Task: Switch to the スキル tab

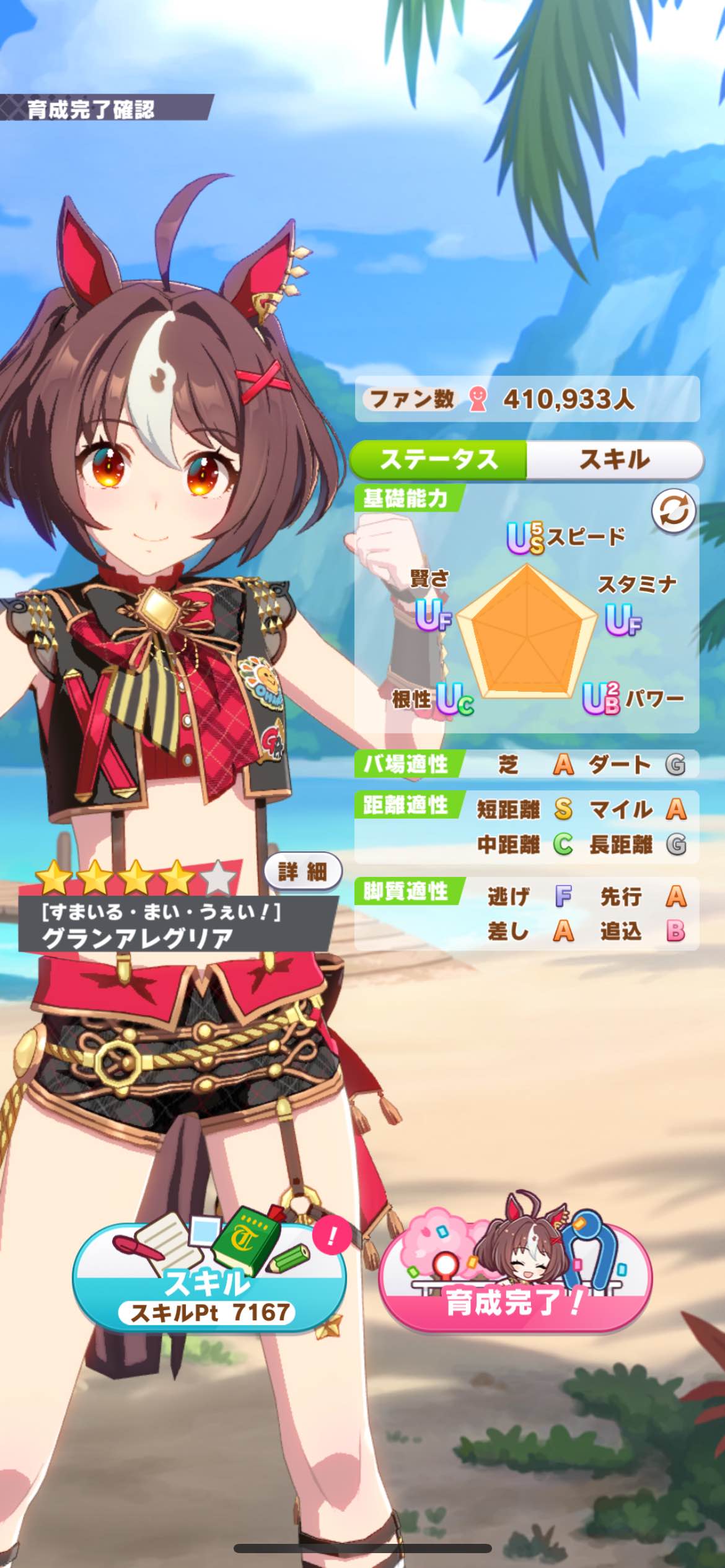Action: coord(614,460)
